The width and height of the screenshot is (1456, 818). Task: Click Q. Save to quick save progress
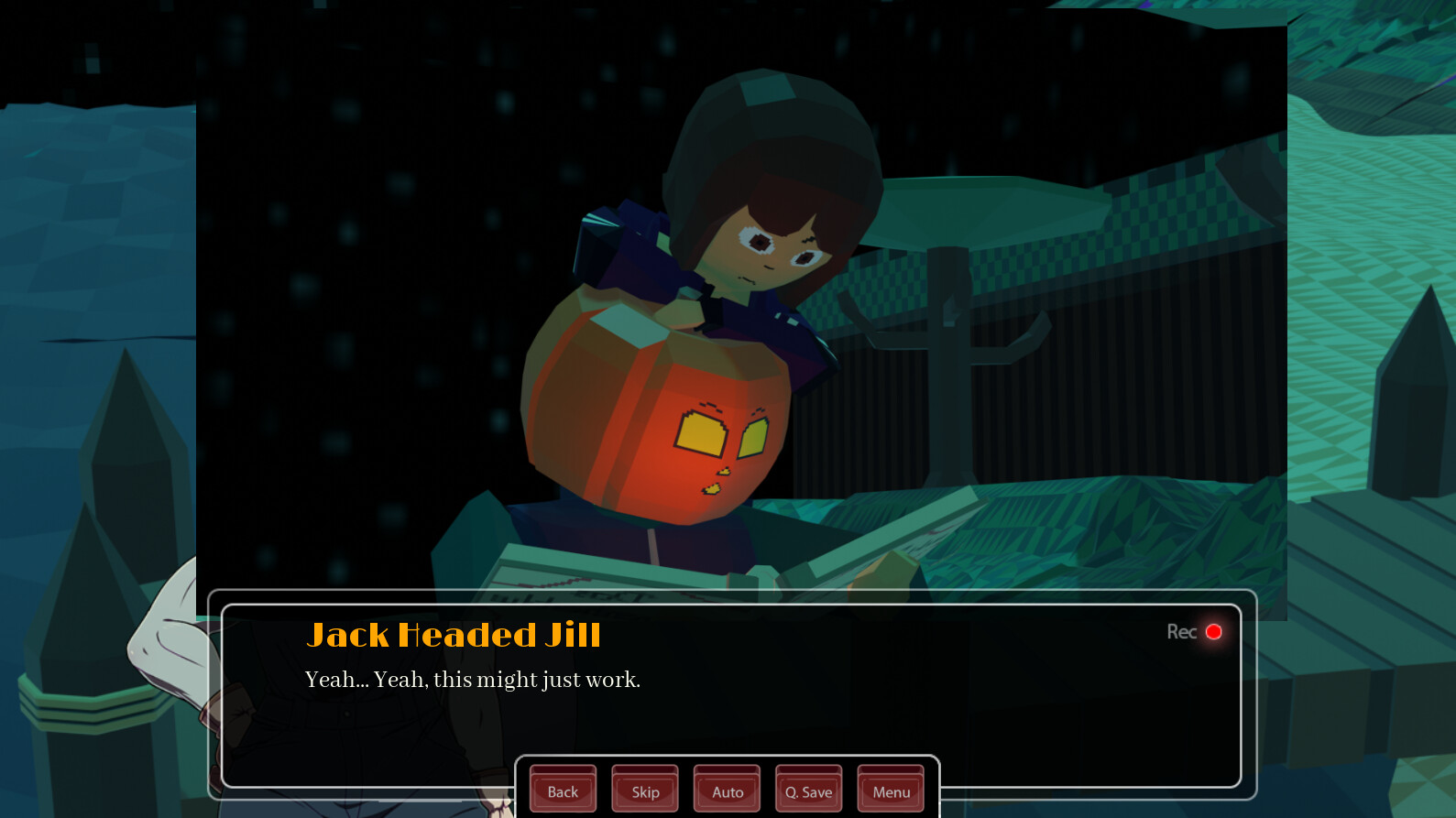tap(807, 790)
